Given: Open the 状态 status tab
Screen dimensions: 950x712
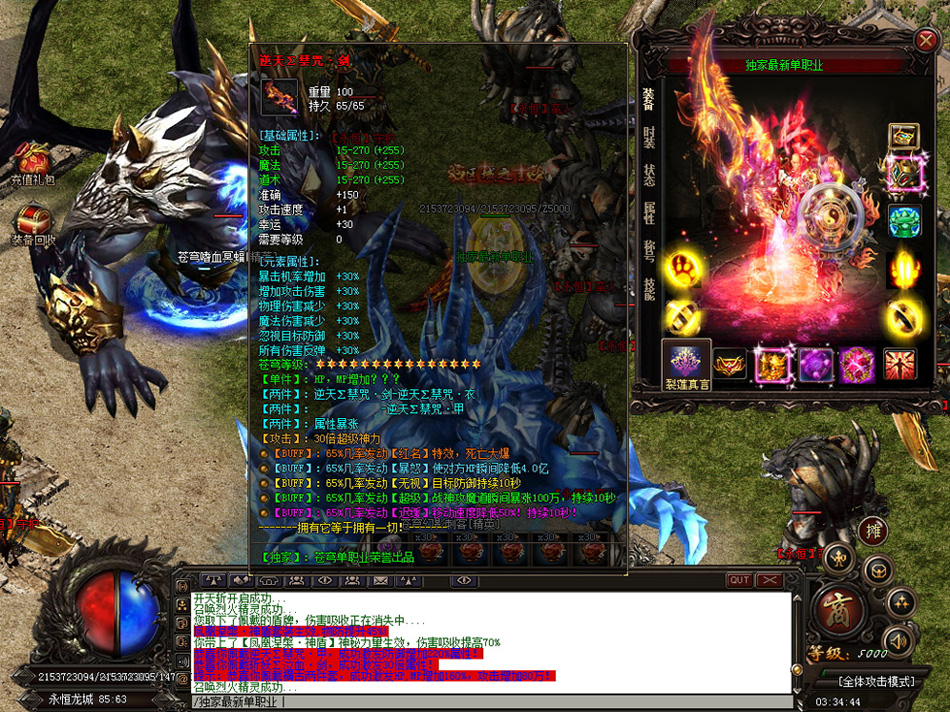Looking at the screenshot, I should coord(649,176).
